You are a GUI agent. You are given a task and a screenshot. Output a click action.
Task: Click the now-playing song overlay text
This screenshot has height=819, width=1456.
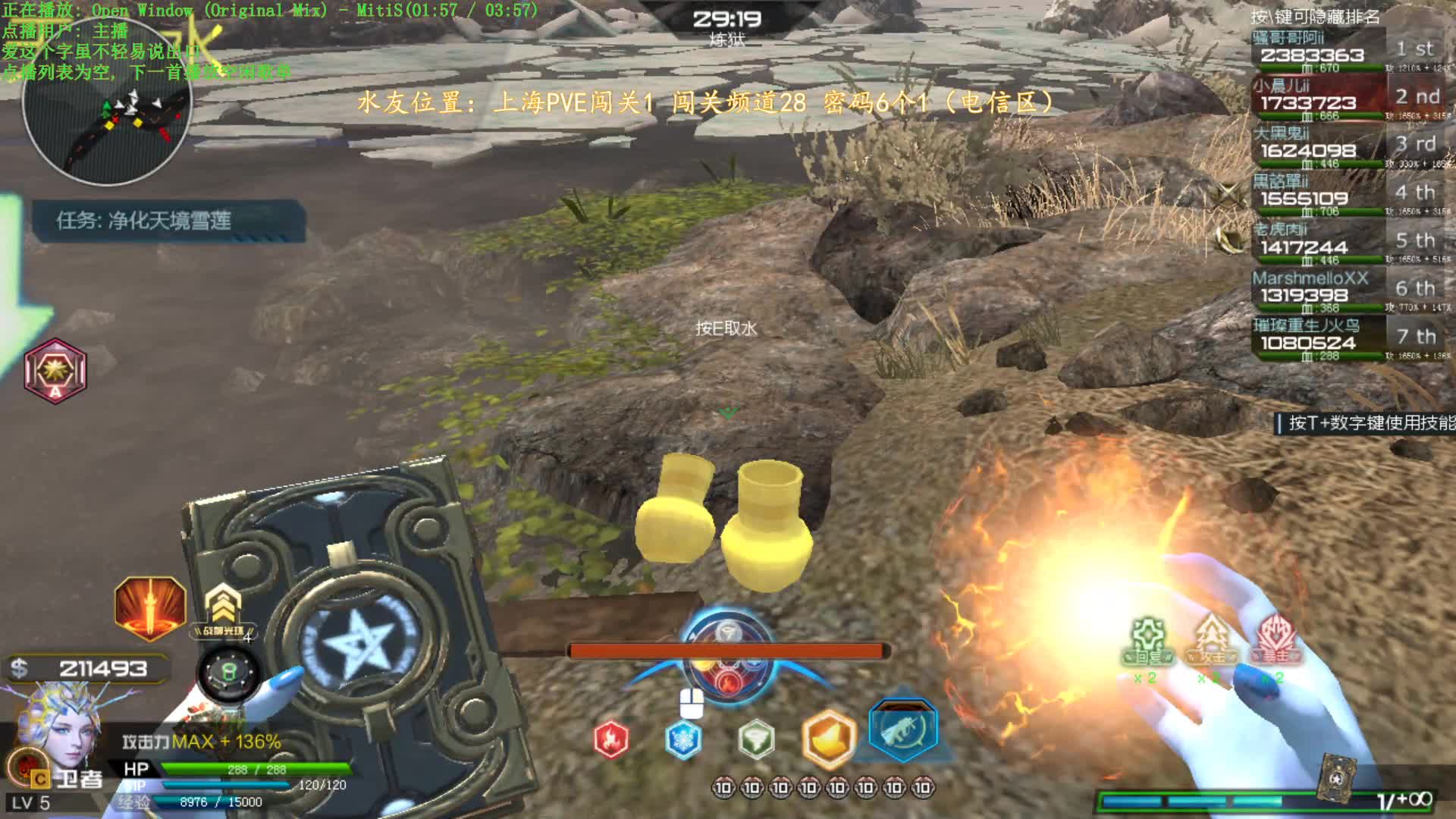coord(269,11)
